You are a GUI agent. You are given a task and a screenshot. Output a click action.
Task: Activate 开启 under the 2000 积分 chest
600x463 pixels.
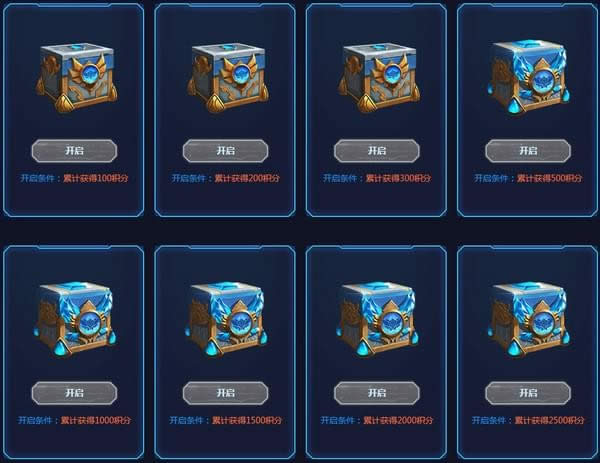[376, 392]
